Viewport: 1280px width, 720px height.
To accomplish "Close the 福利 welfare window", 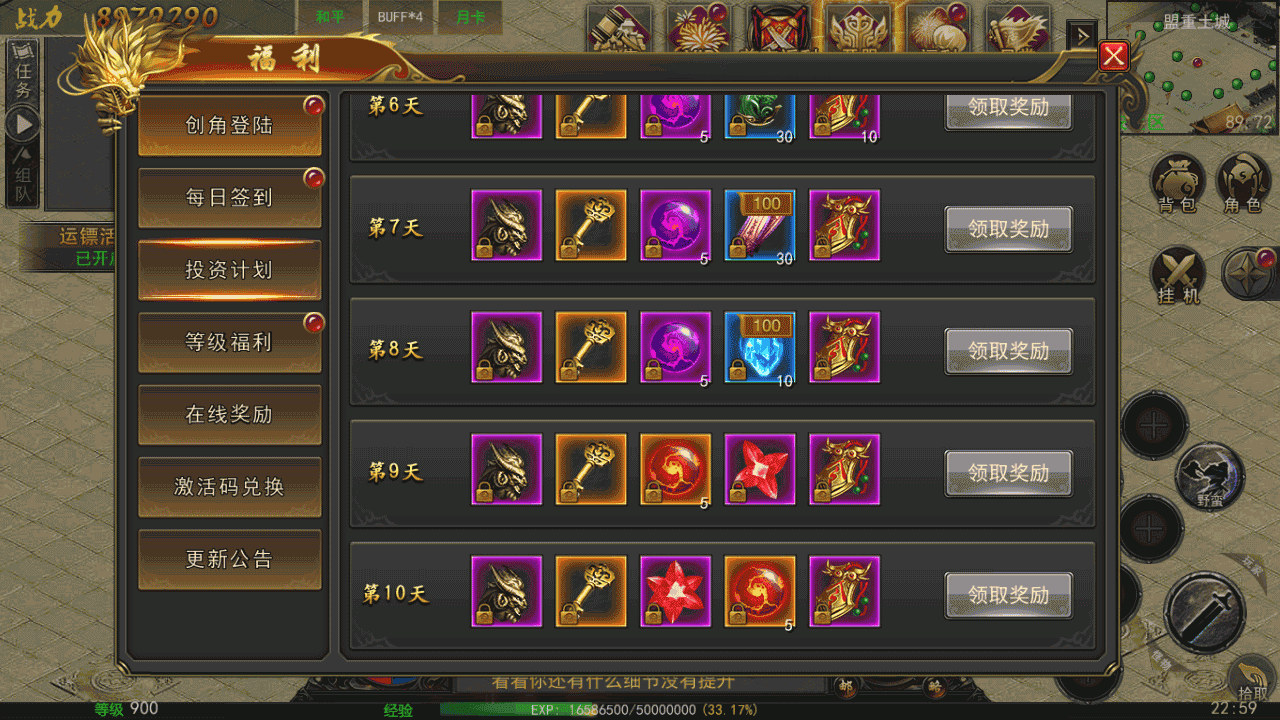I will coord(1113,56).
